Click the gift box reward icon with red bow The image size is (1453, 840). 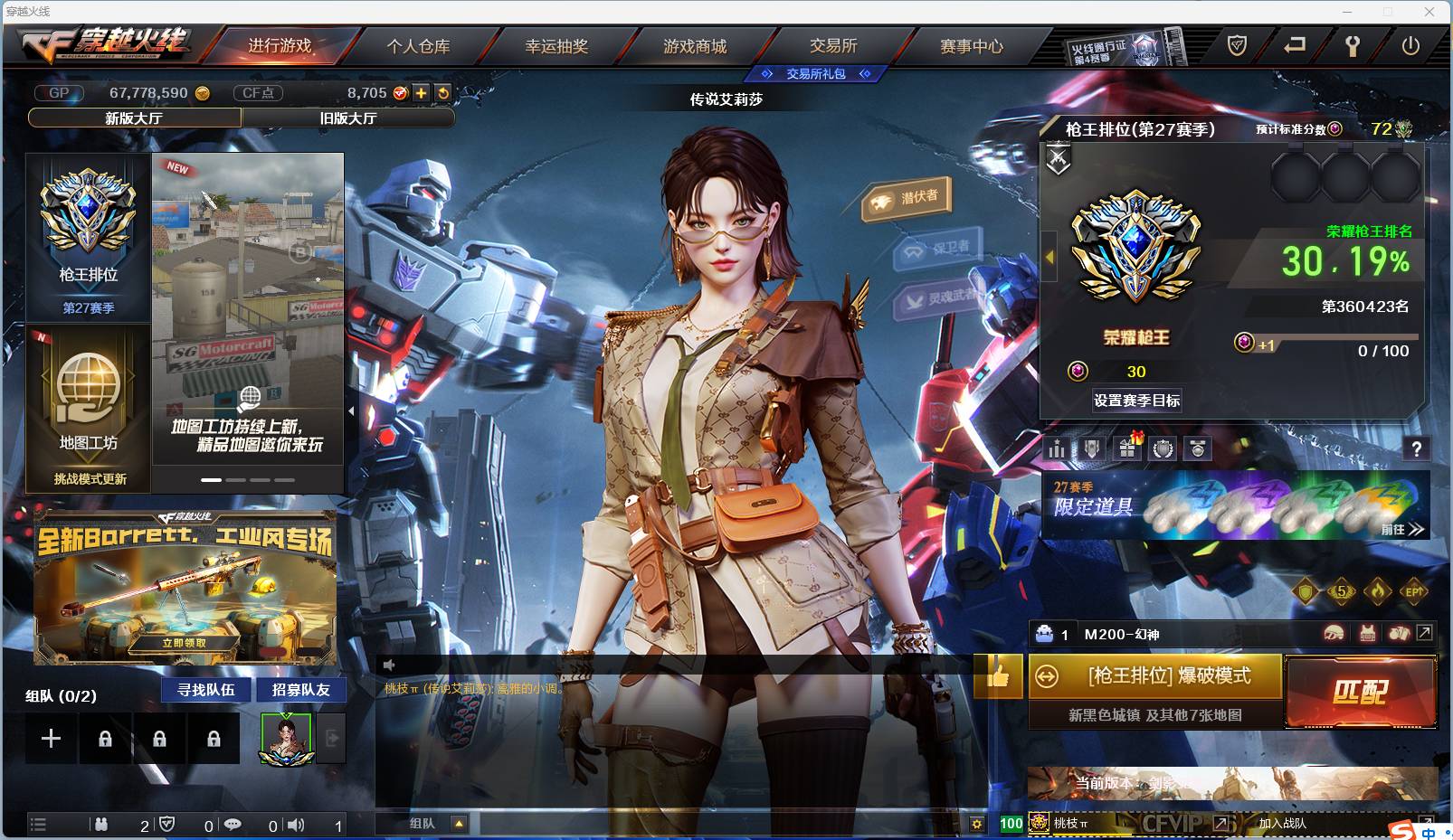(x=1126, y=448)
